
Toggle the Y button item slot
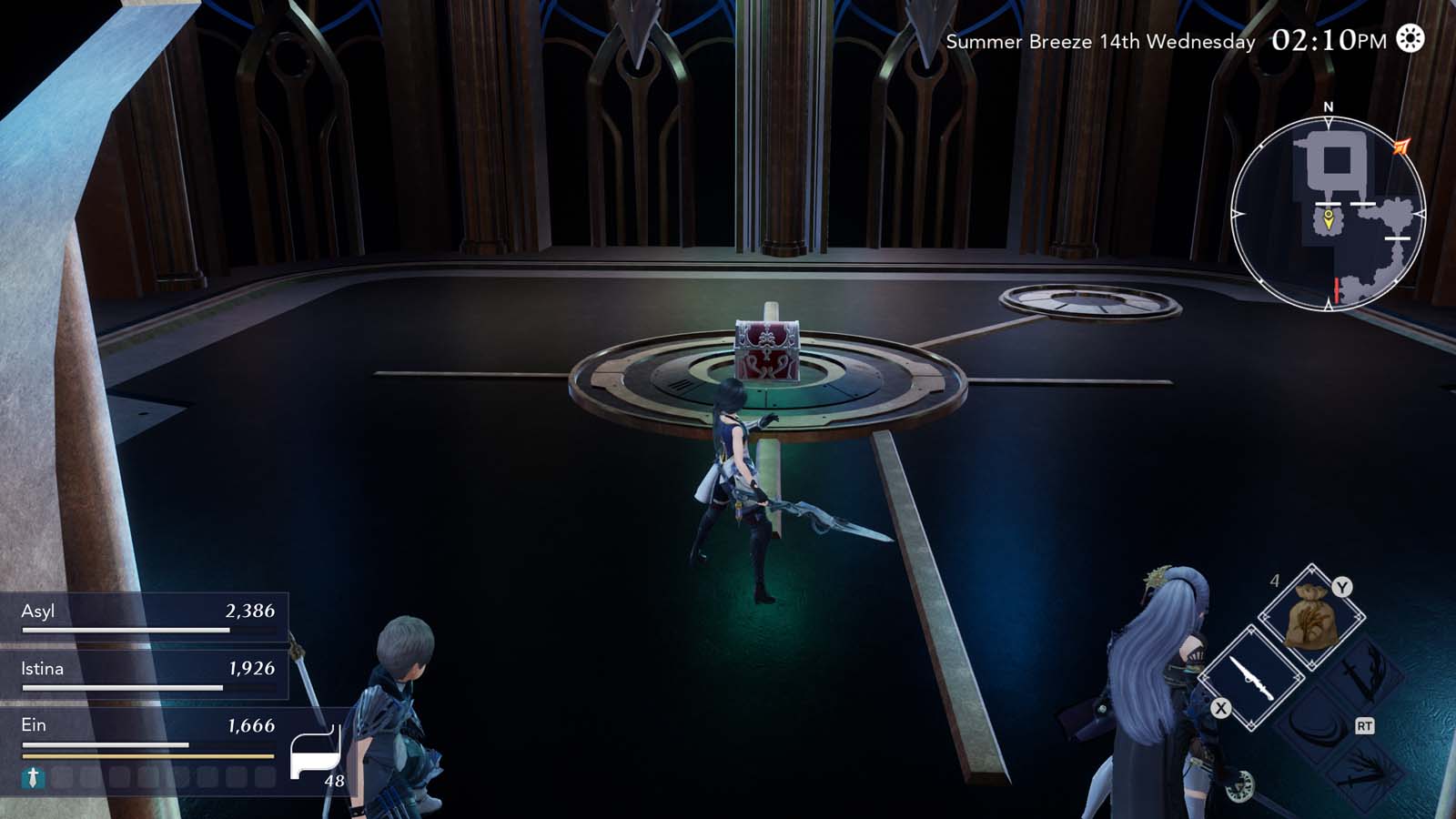[x=1342, y=586]
